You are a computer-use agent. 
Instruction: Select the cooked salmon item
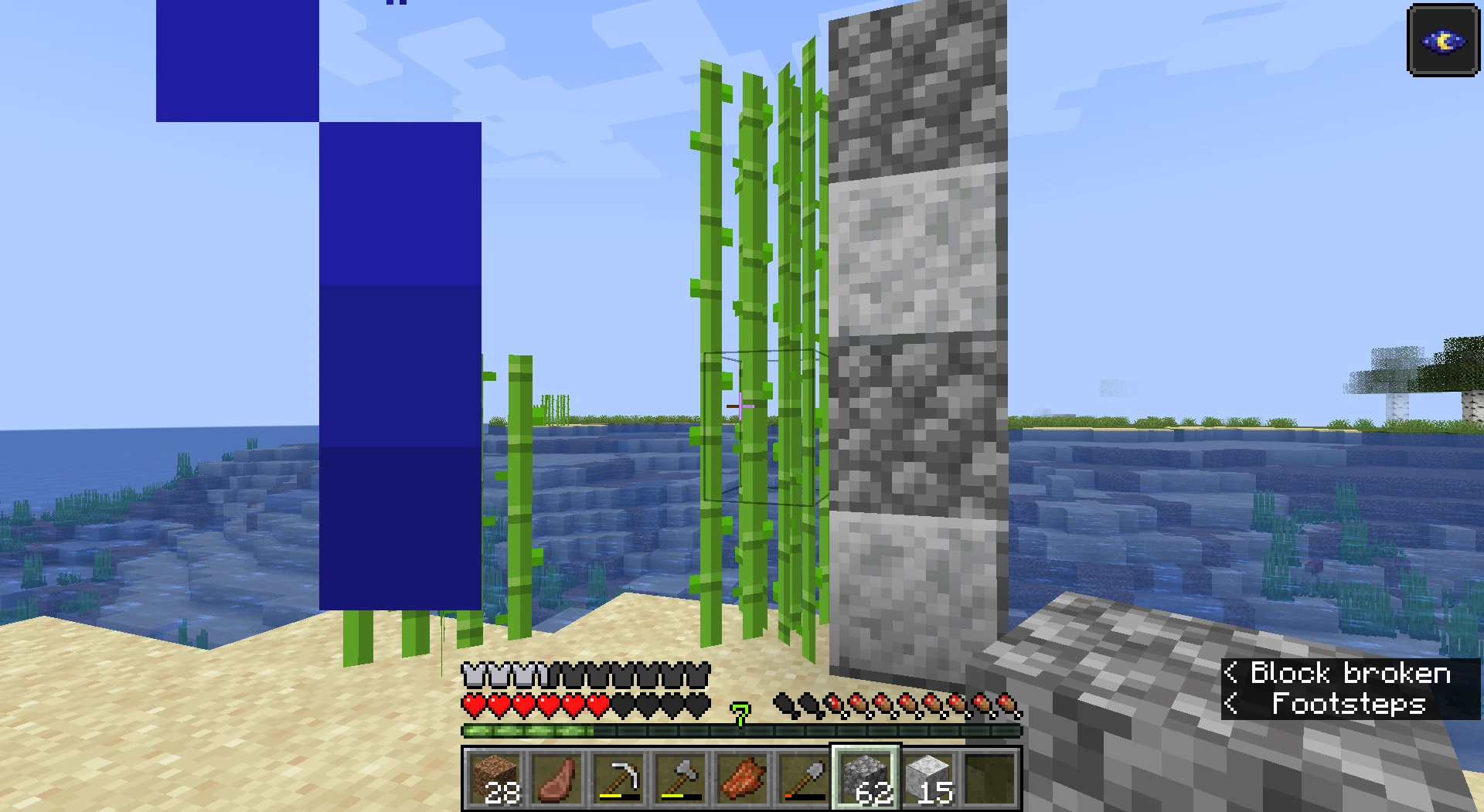click(742, 776)
